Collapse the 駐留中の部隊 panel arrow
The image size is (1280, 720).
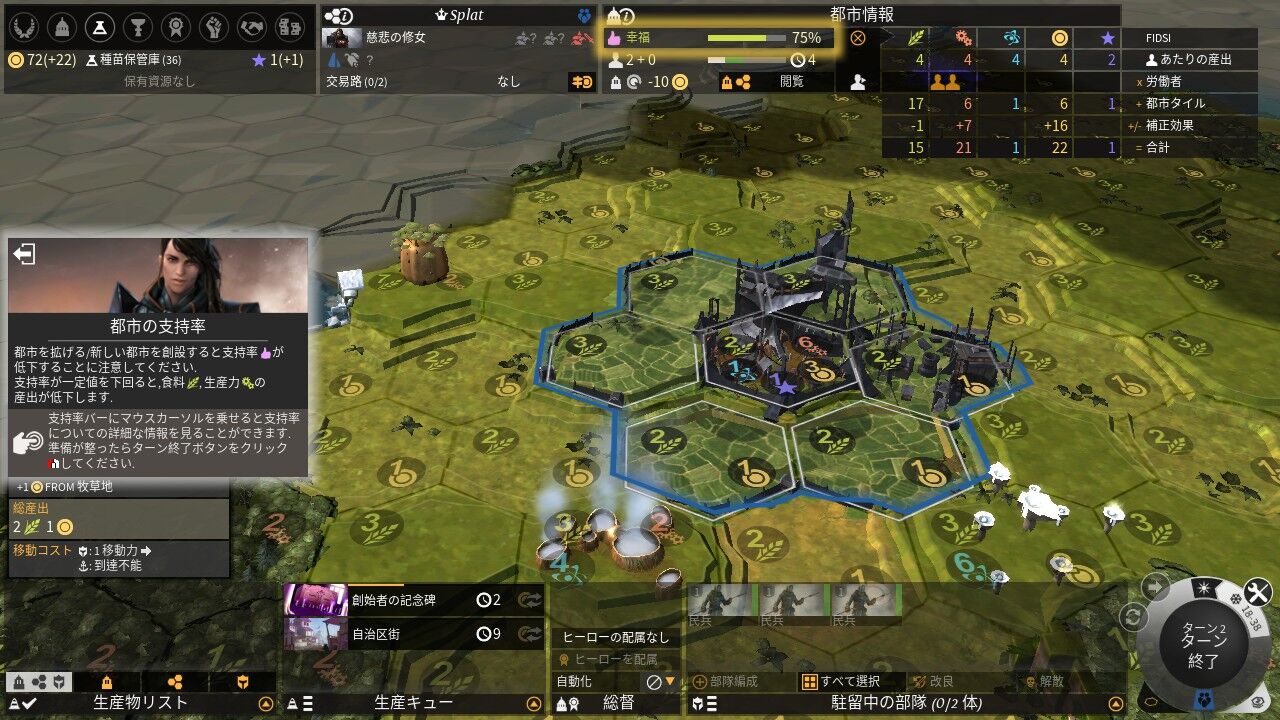coord(1115,704)
